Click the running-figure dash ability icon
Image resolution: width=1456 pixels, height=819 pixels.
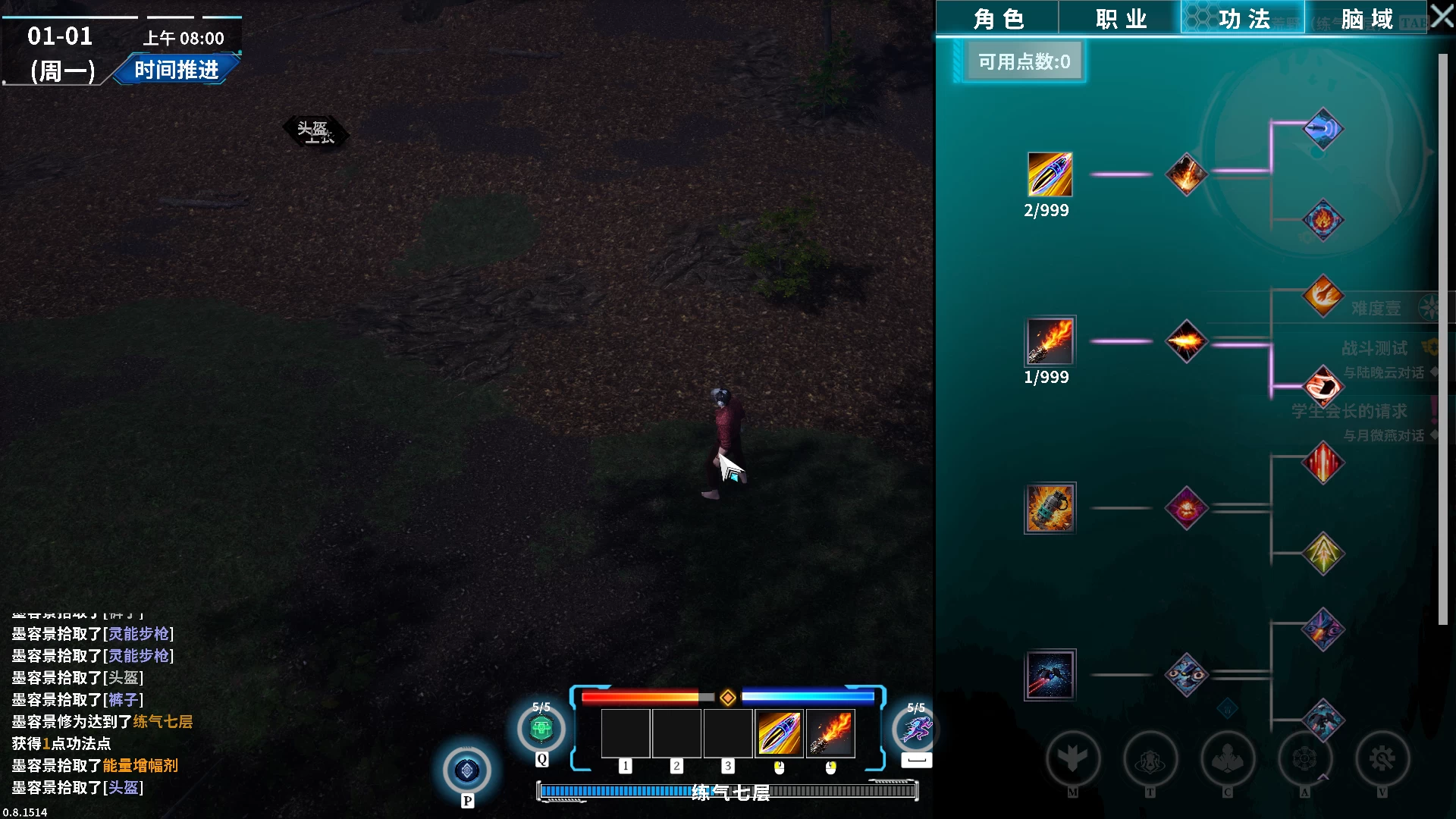(915, 730)
